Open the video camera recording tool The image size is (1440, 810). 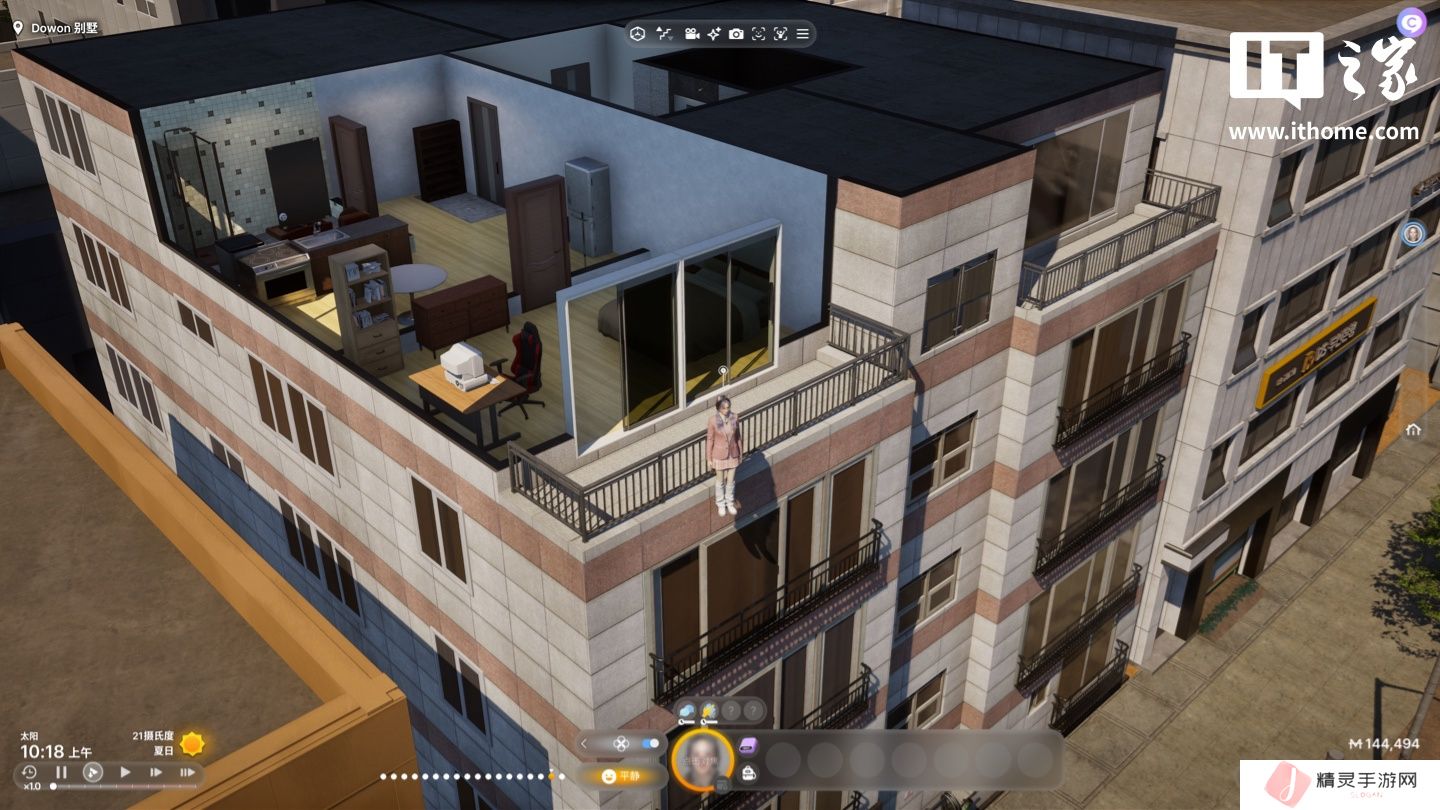pyautogui.click(x=691, y=34)
